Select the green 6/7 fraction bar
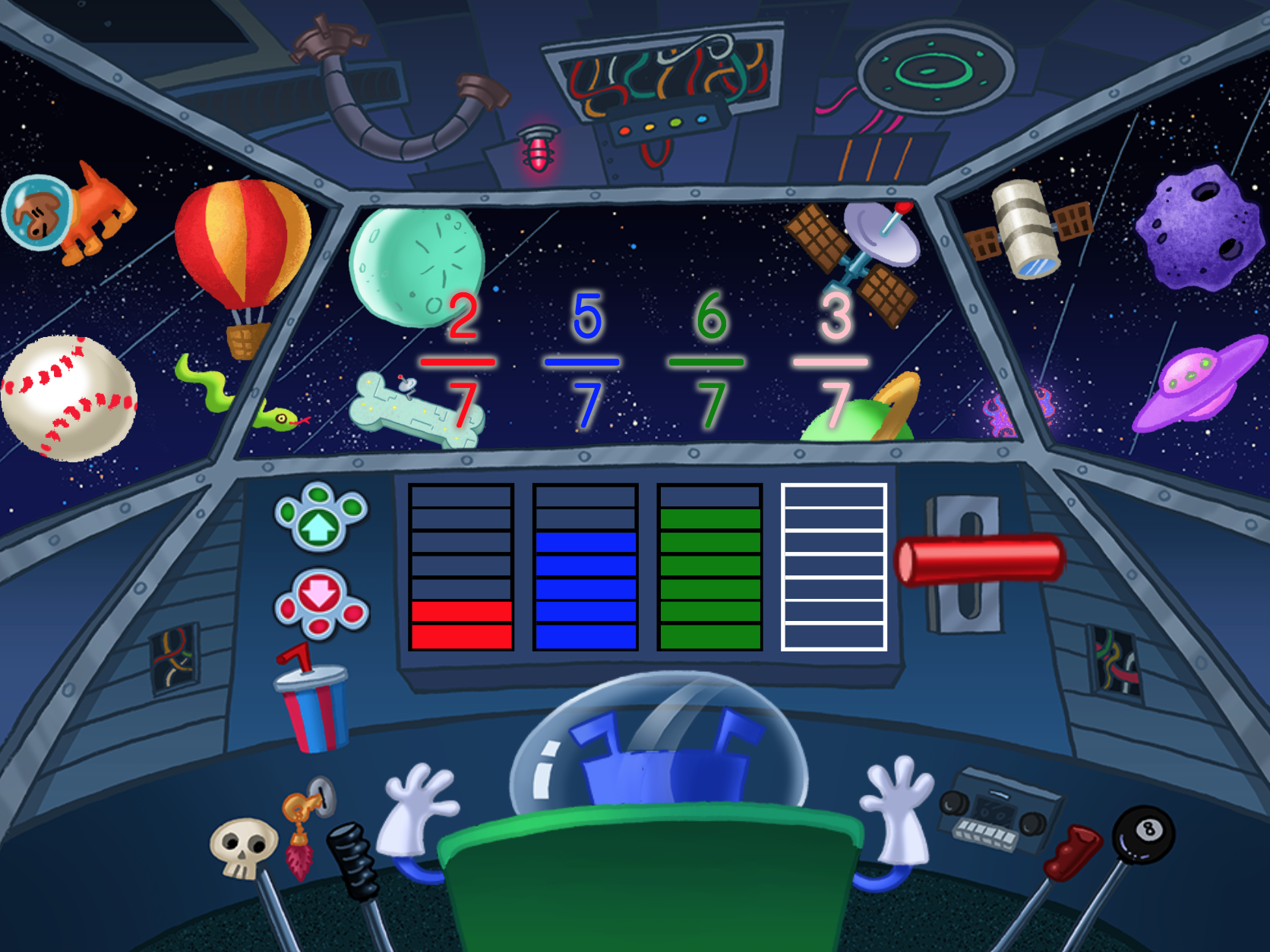The image size is (1270, 952). [x=709, y=567]
